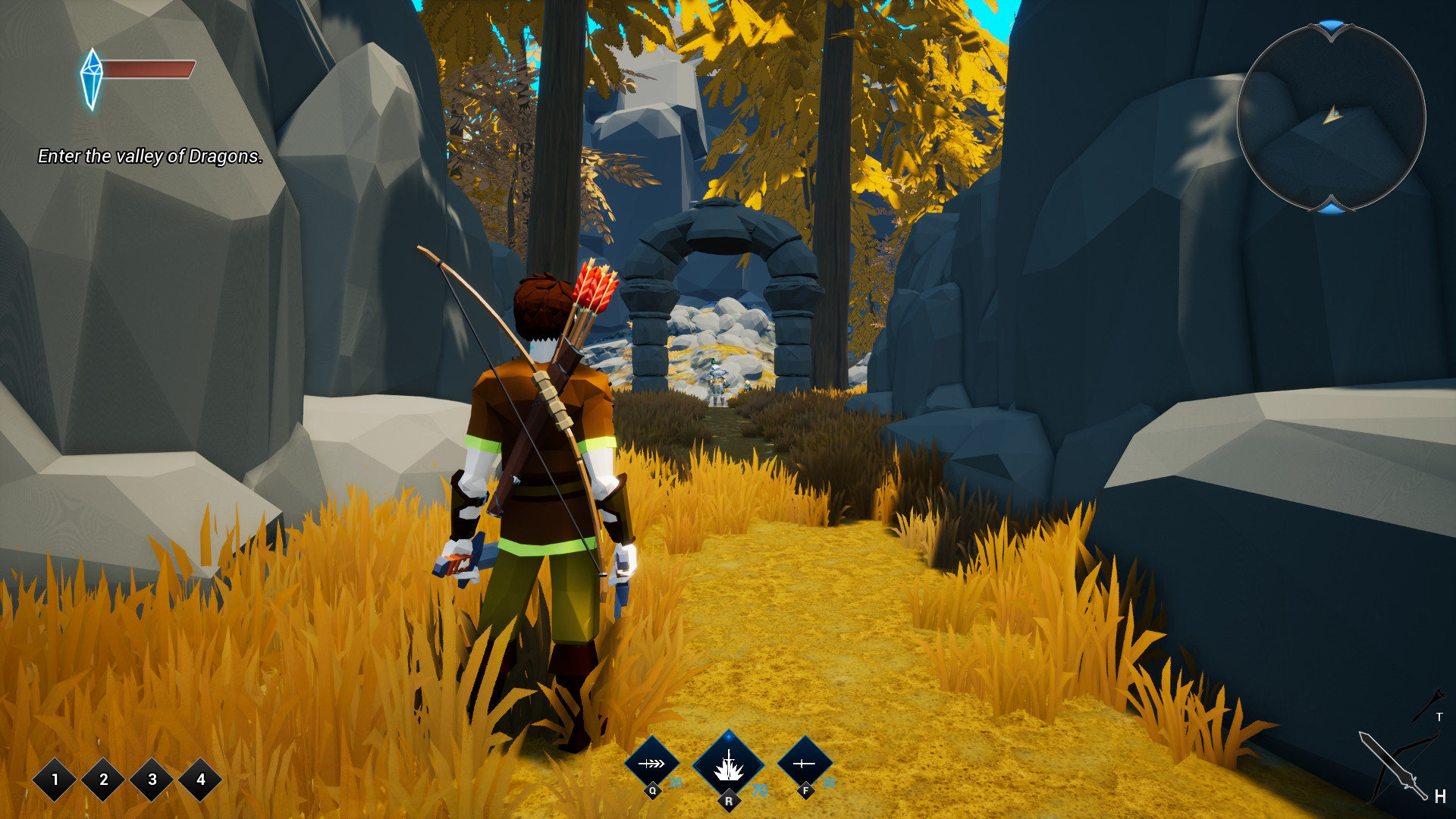
Task: Click the mana cost '20' beside the Q ability
Action: (x=676, y=783)
